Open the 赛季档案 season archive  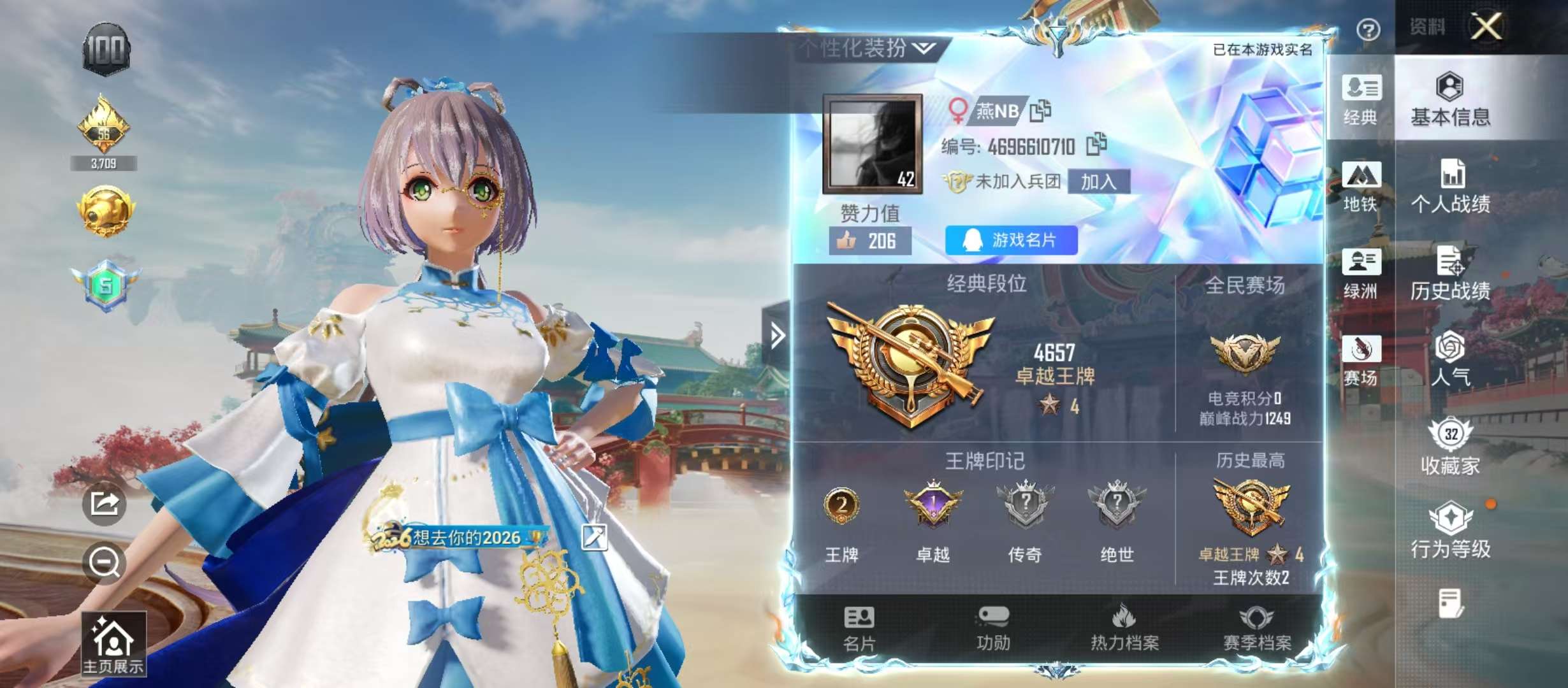tap(1256, 629)
